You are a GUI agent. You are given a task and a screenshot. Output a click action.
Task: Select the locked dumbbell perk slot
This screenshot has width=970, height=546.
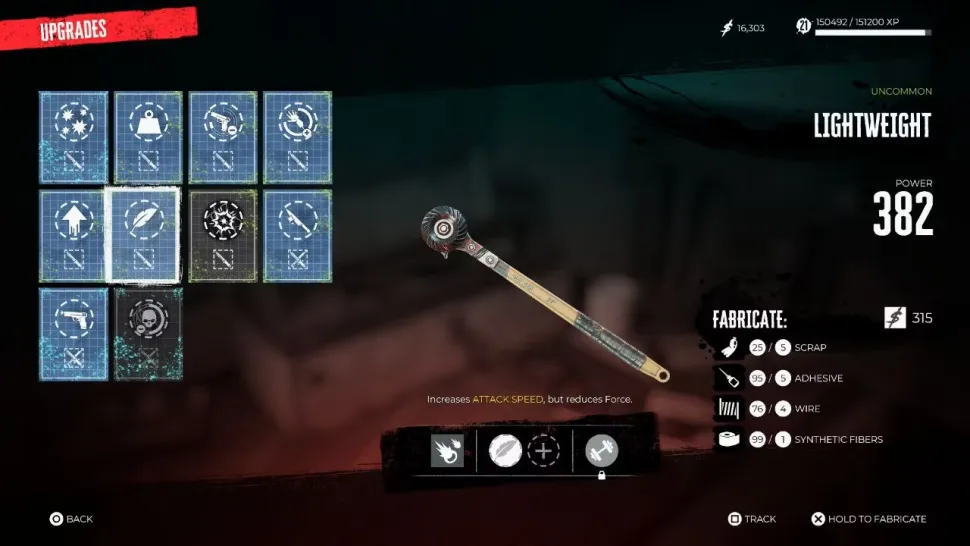point(602,451)
